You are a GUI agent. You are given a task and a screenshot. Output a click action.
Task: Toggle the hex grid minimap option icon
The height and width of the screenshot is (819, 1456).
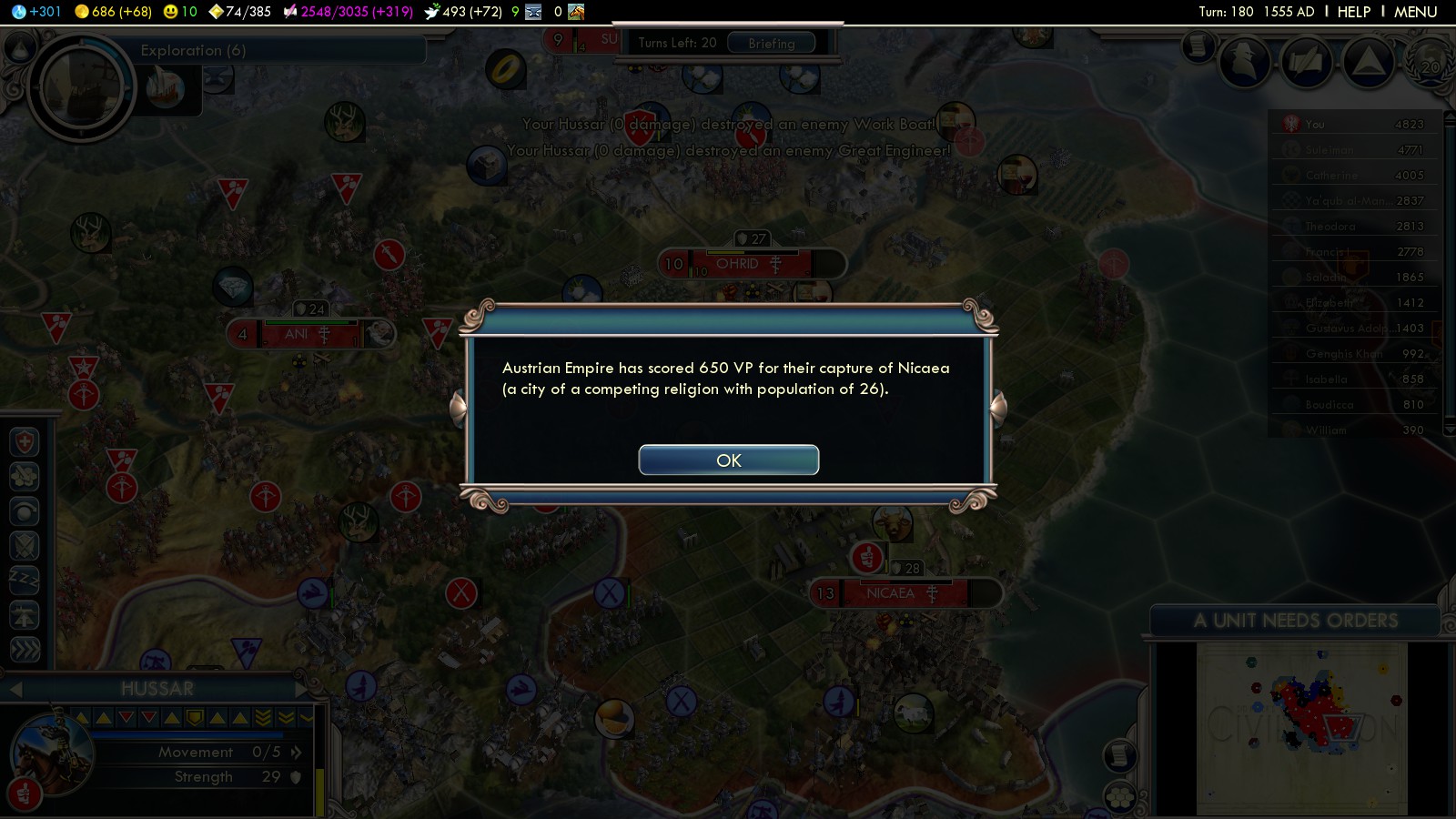(x=1119, y=797)
